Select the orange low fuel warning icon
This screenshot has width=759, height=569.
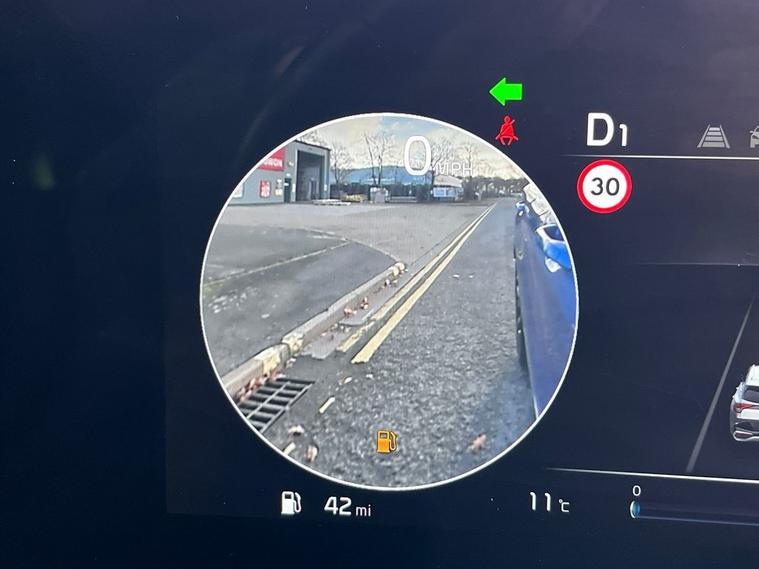point(385,440)
